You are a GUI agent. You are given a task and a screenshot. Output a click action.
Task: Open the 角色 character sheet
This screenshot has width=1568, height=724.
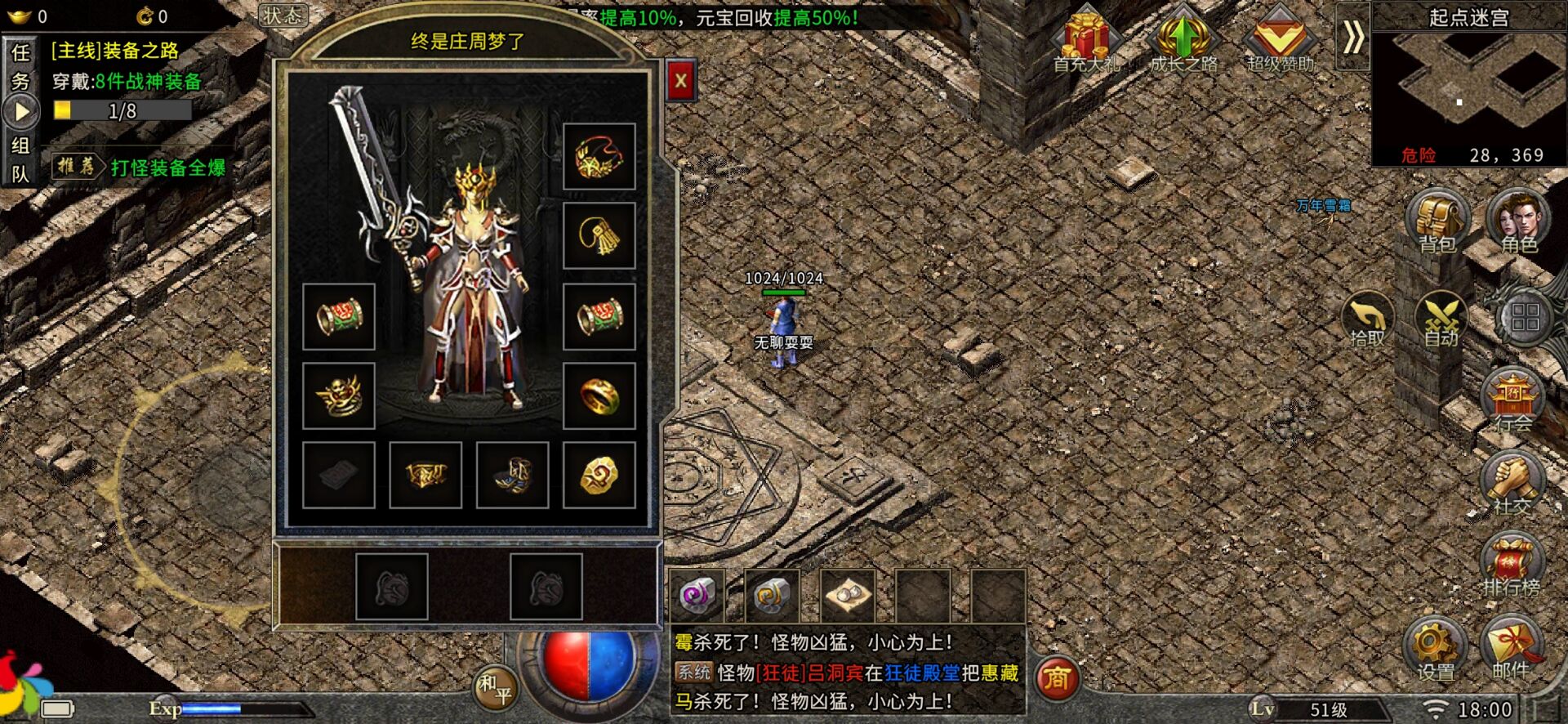(x=1517, y=221)
